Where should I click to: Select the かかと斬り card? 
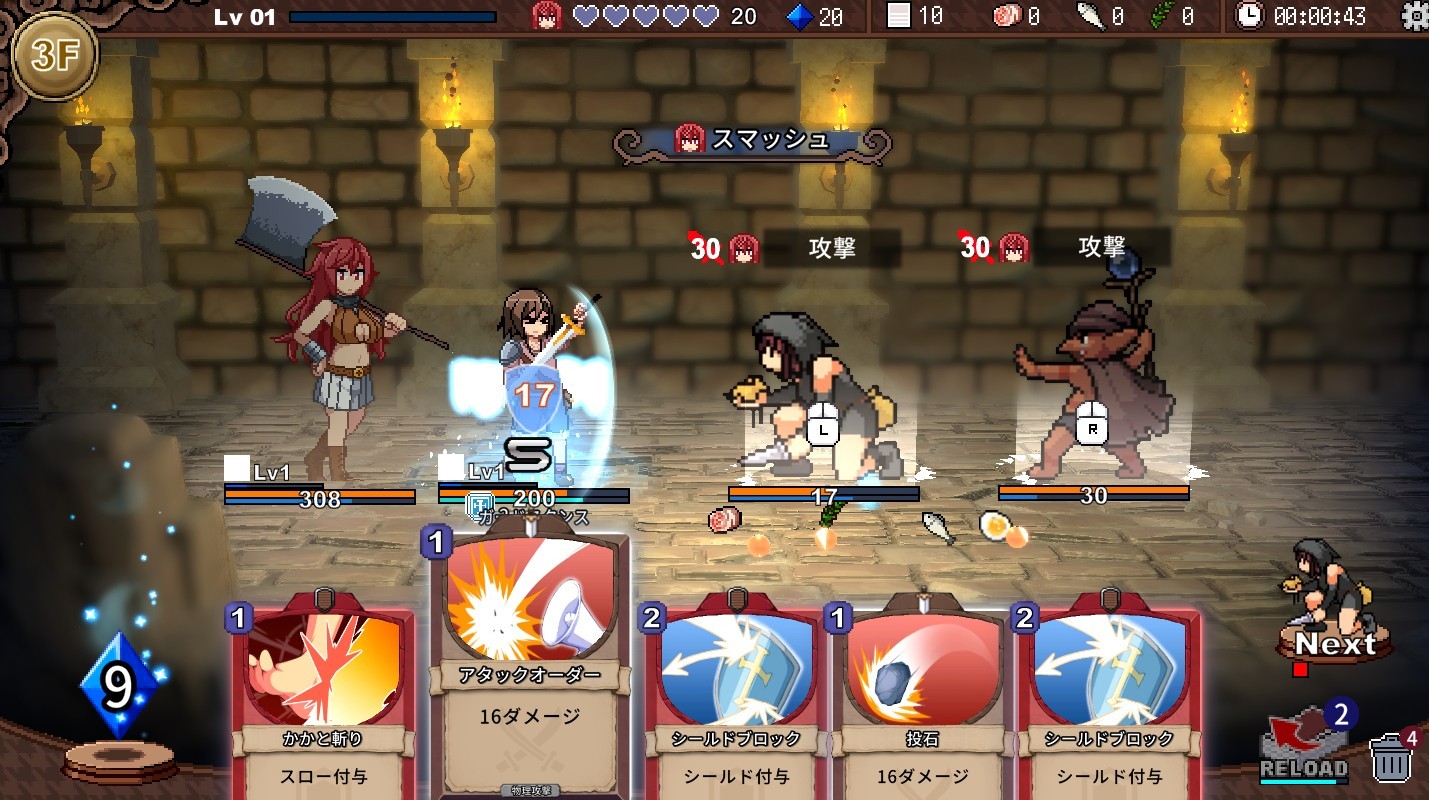coord(323,700)
